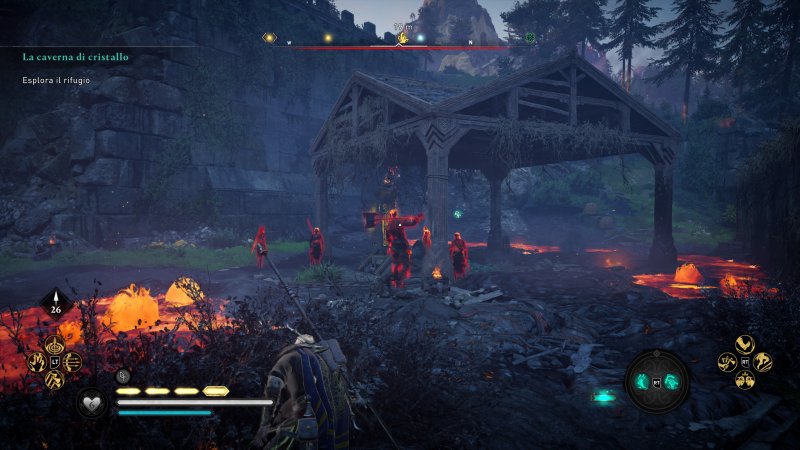Activate the right teal power in the circular wheel
The width and height of the screenshot is (800, 450).
pyautogui.click(x=671, y=381)
